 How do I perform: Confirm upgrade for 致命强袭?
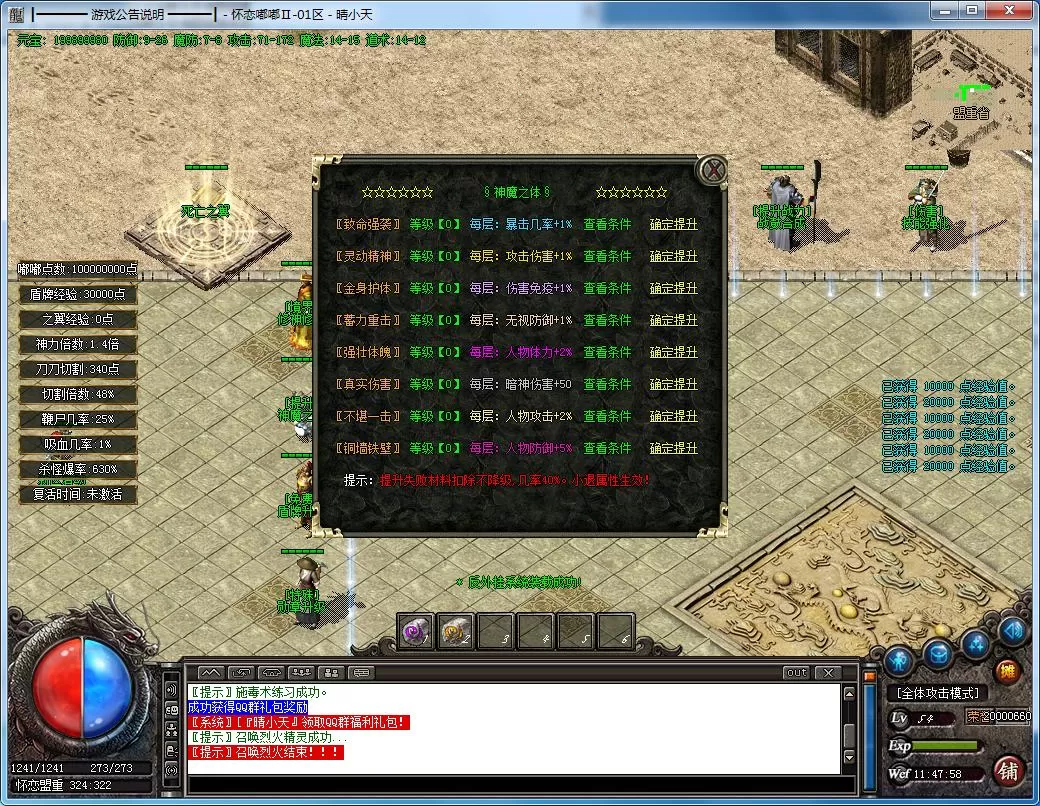[673, 224]
